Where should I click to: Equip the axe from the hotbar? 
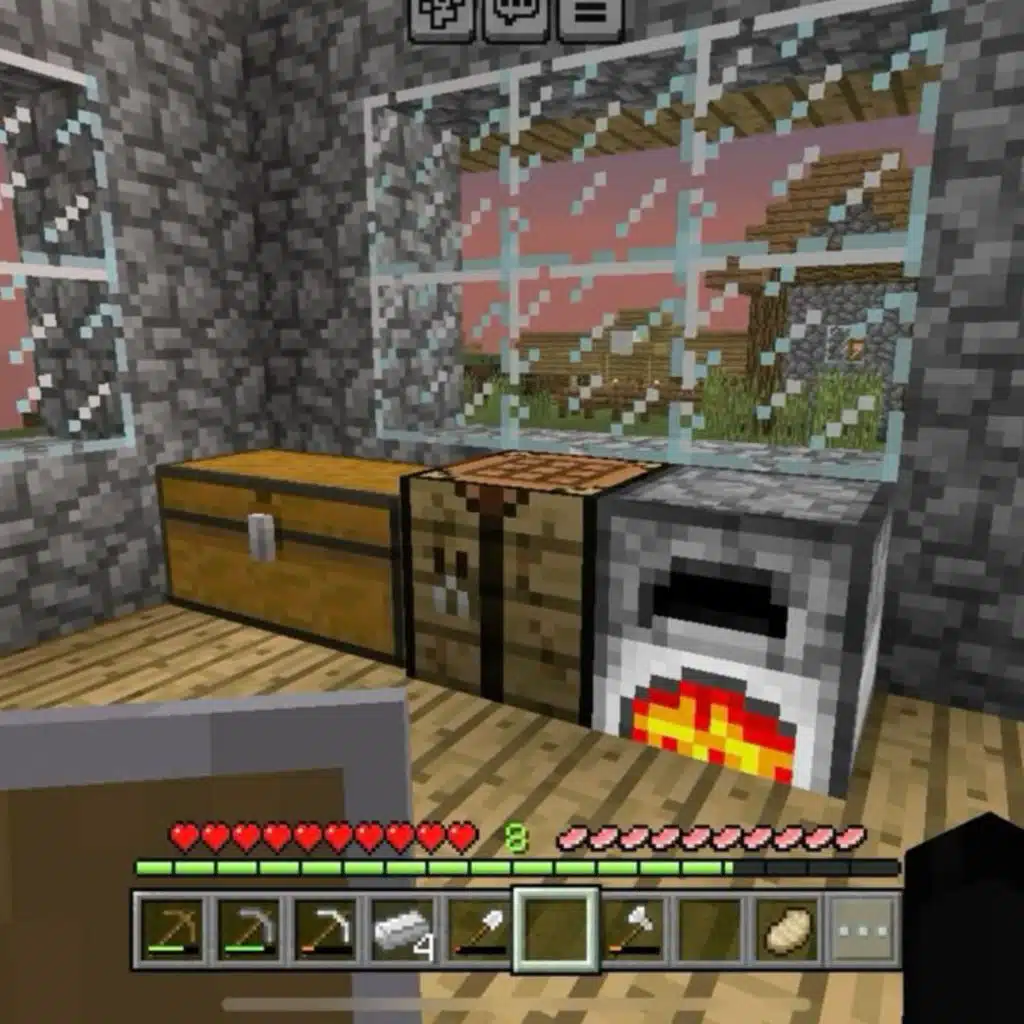coord(633,930)
